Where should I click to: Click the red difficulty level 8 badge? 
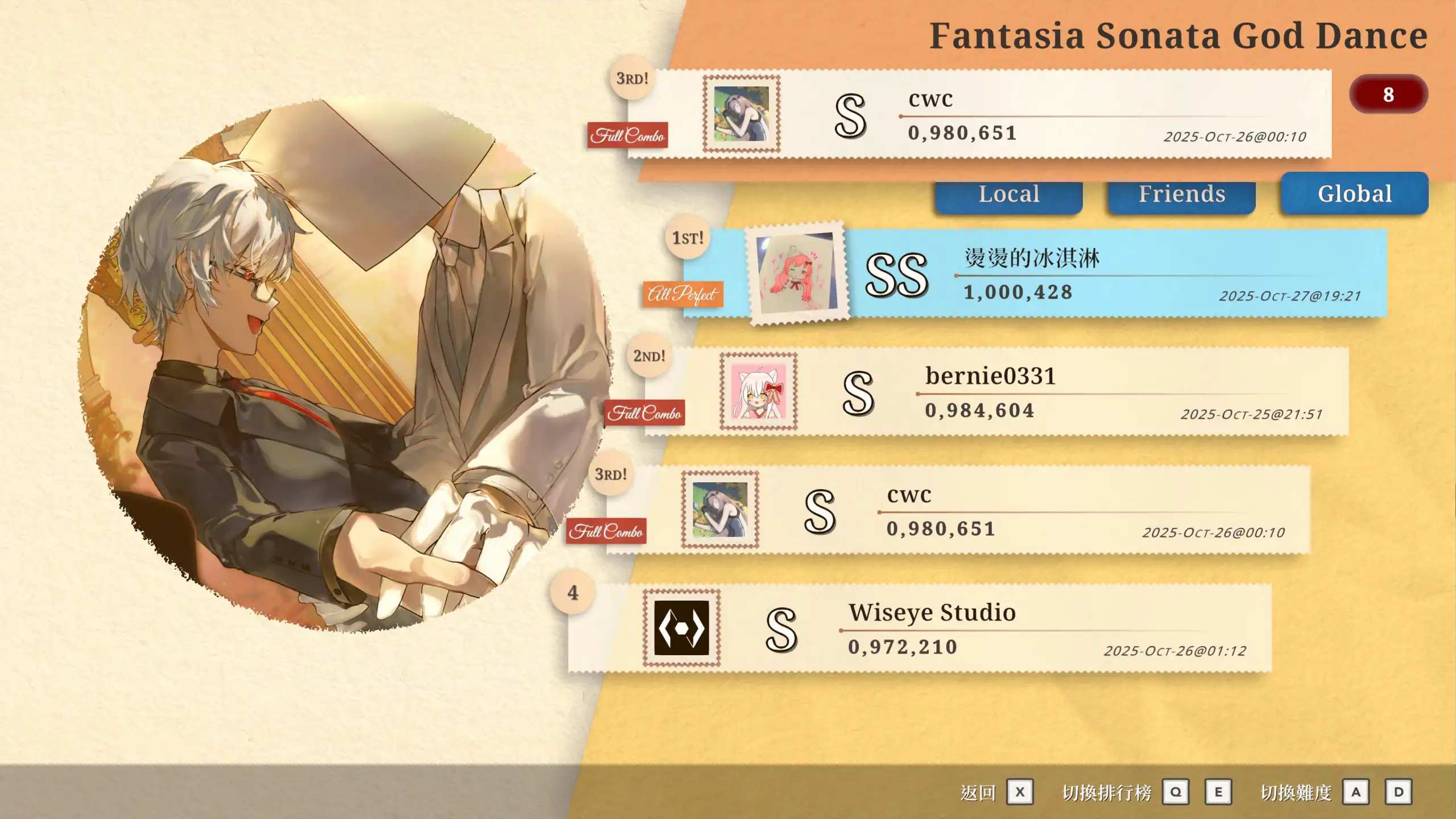click(1388, 94)
